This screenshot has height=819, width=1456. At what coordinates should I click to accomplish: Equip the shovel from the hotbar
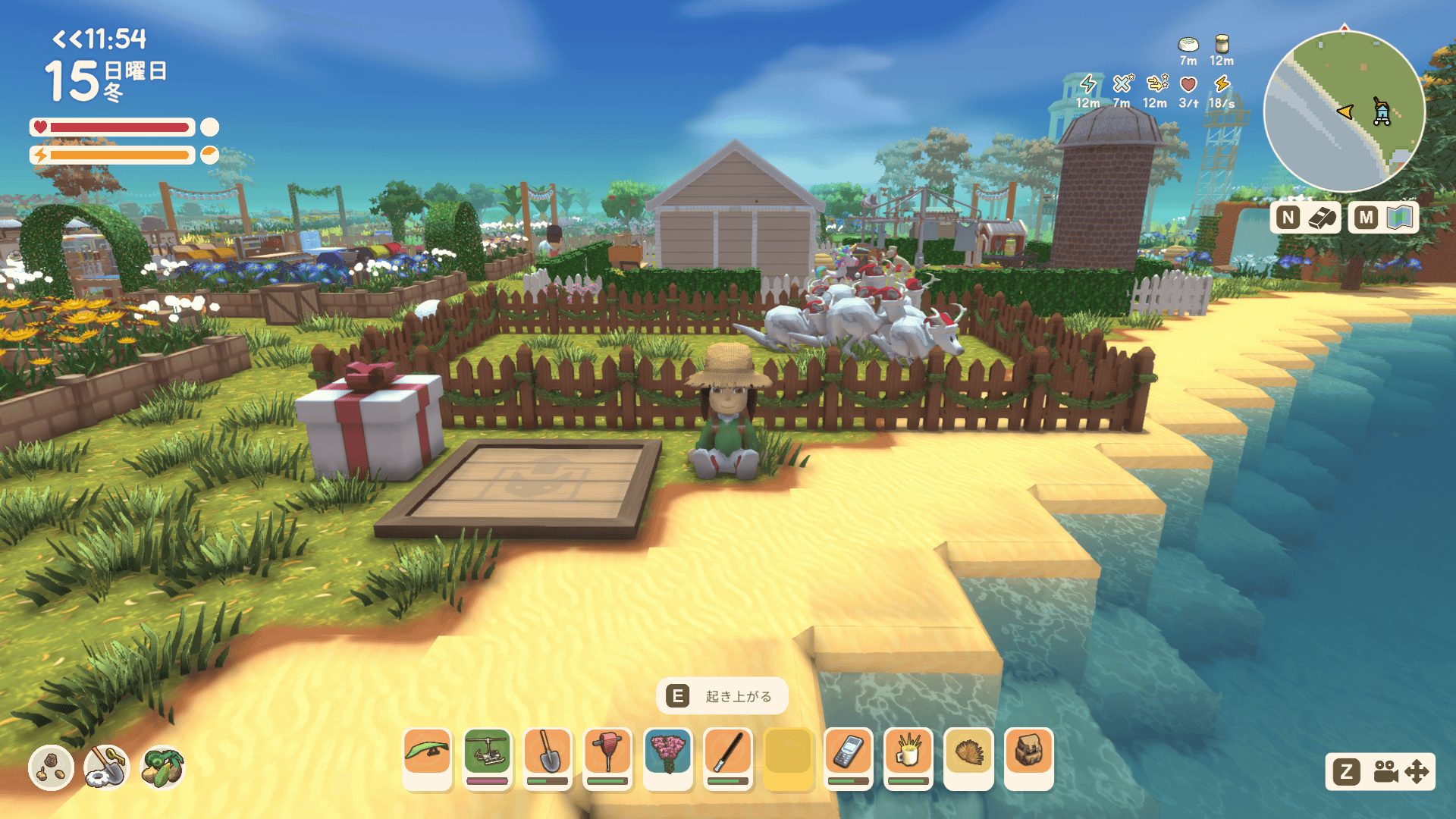point(548,758)
